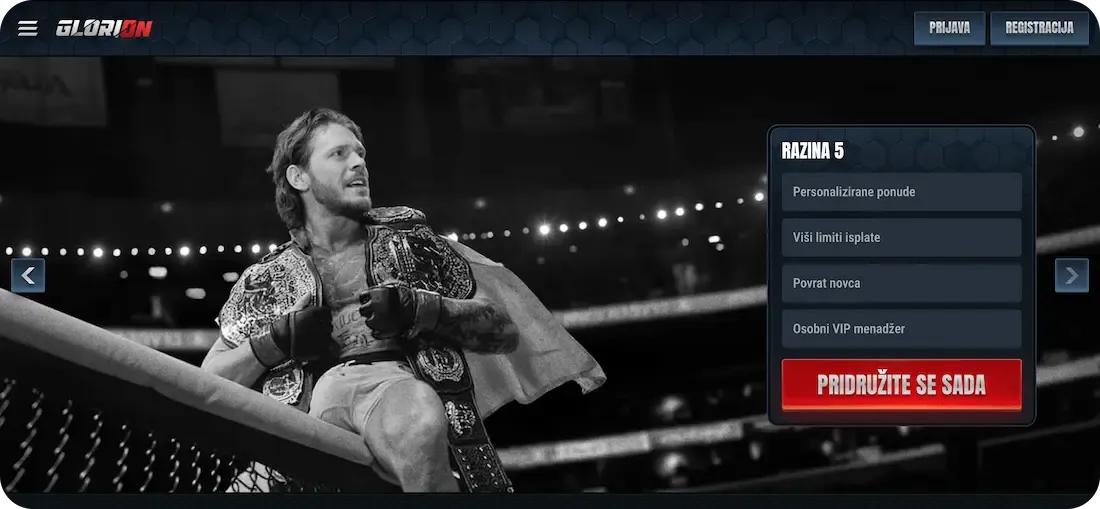Choose the Povrat novca row
Screen dimensions: 1100x509
(901, 283)
